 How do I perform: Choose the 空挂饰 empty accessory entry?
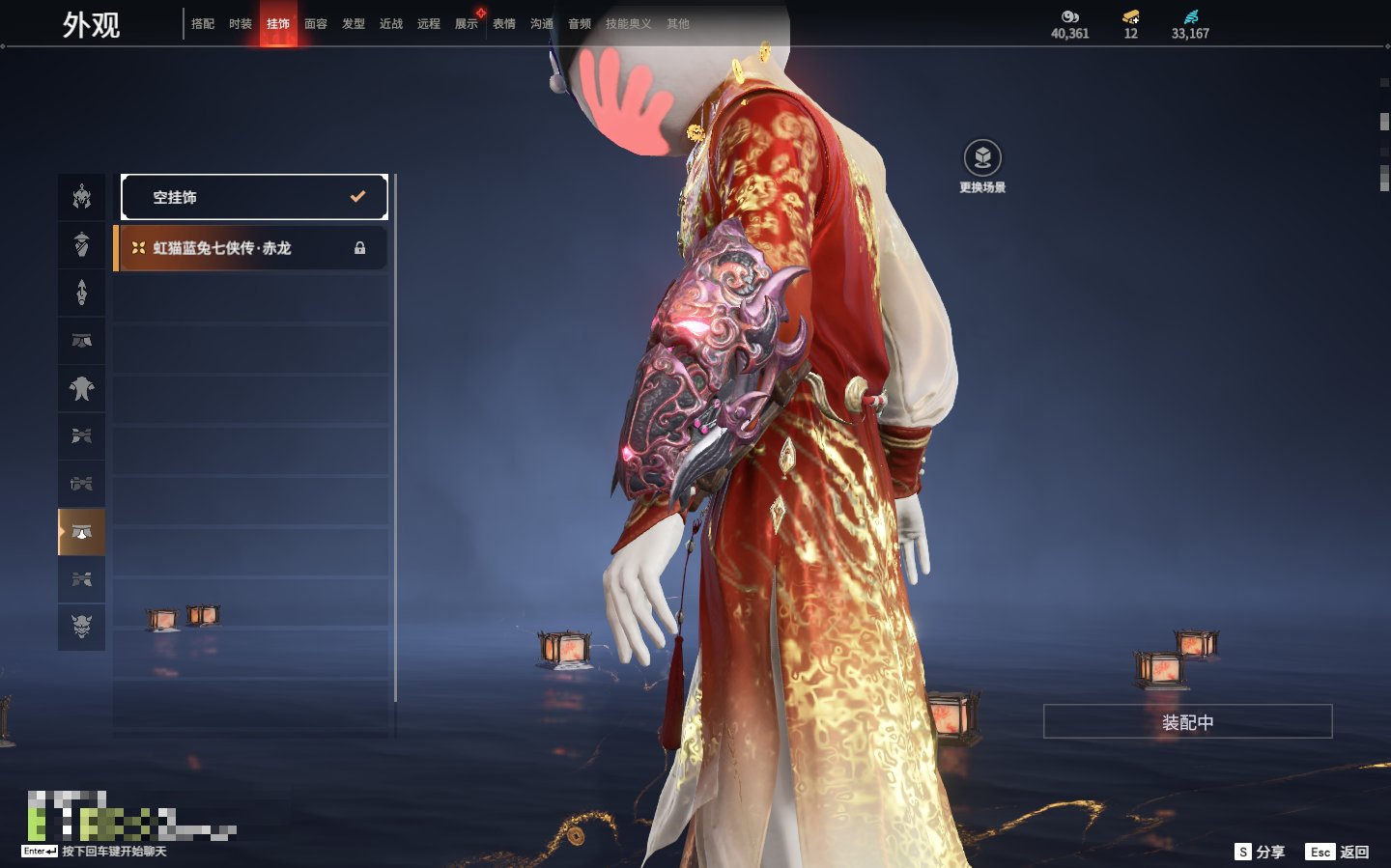pos(254,197)
